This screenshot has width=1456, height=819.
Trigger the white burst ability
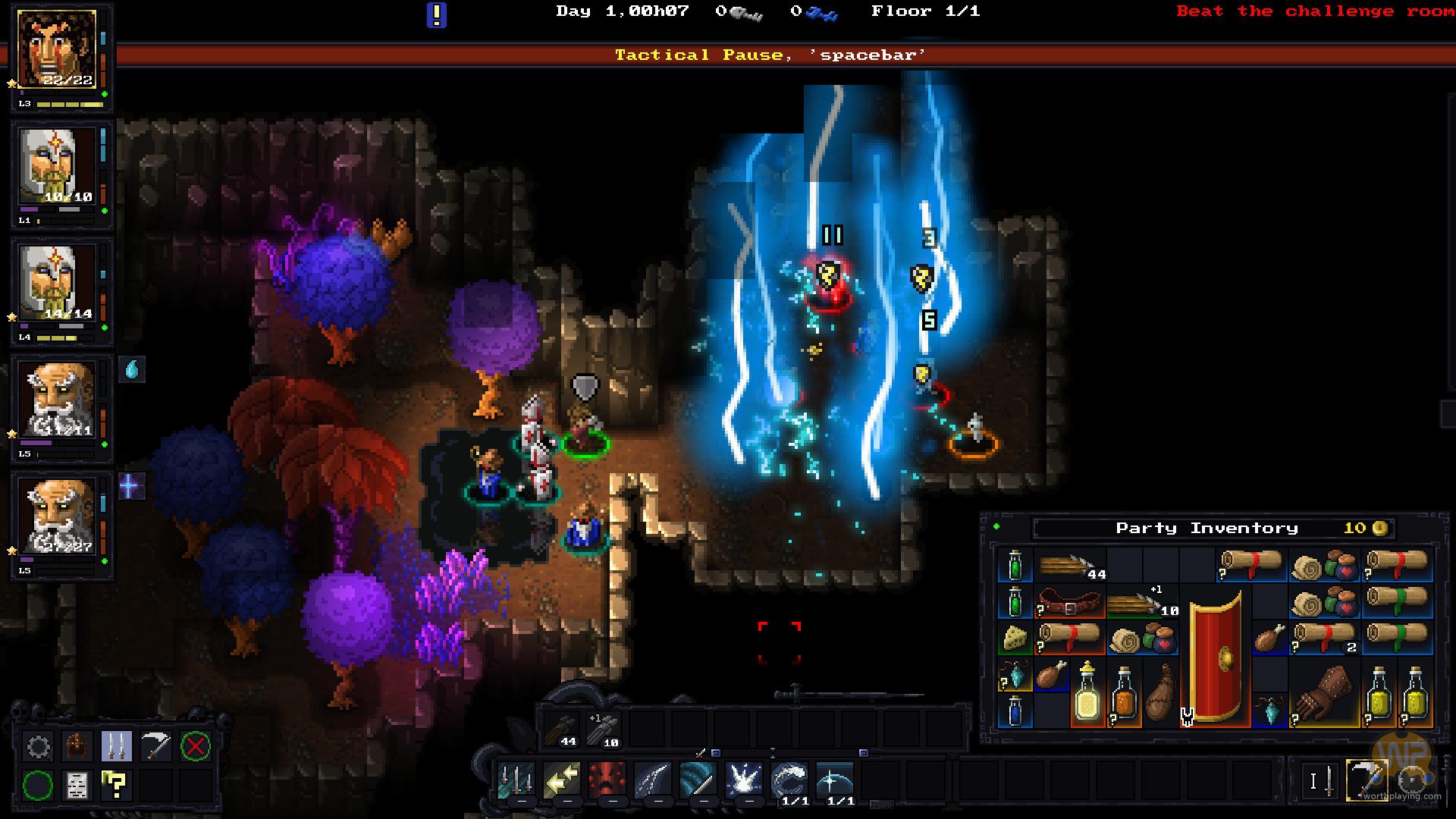(744, 781)
